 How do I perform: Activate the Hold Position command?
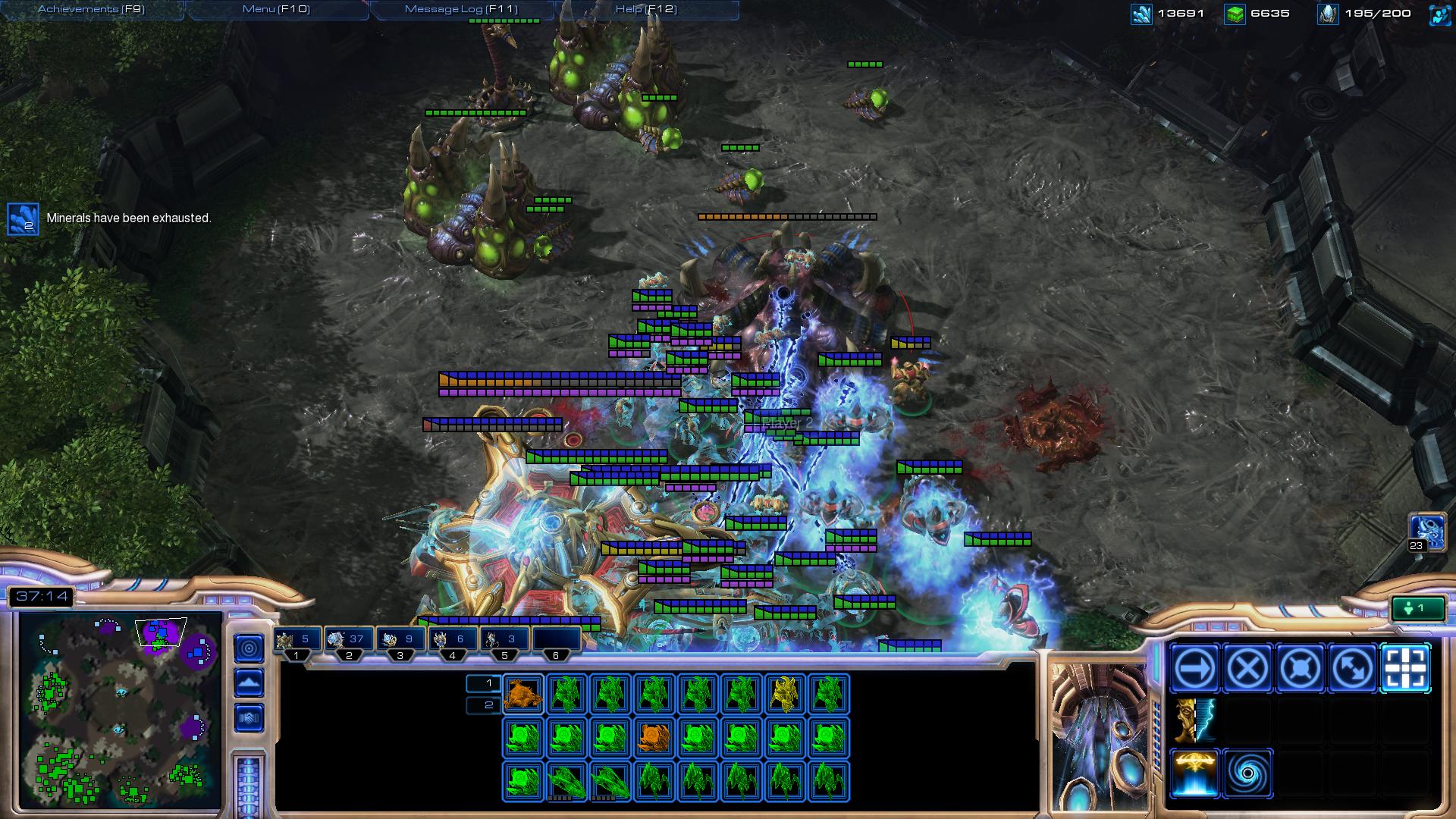point(1300,669)
